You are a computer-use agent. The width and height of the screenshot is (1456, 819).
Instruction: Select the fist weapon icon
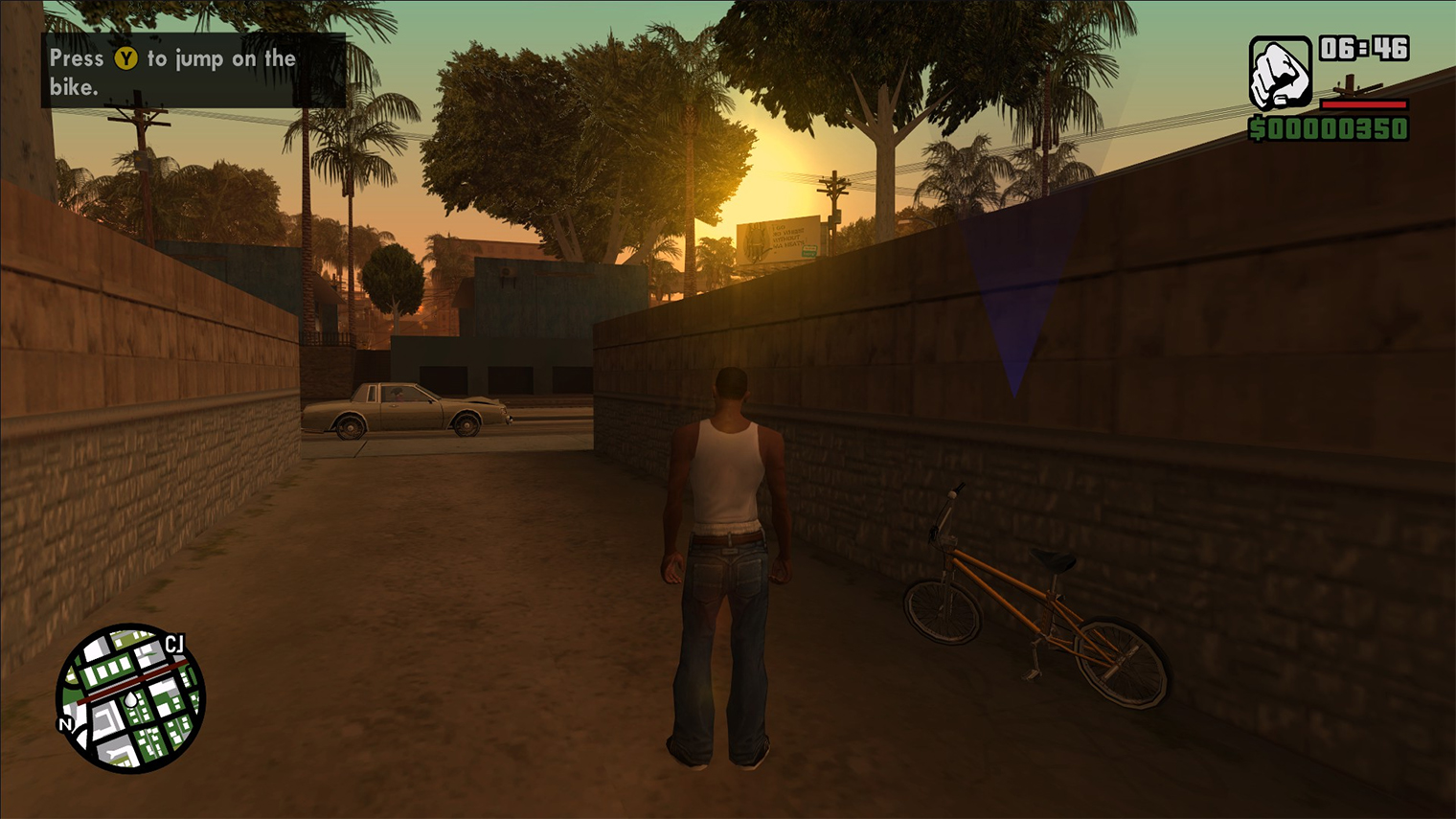pos(1280,74)
